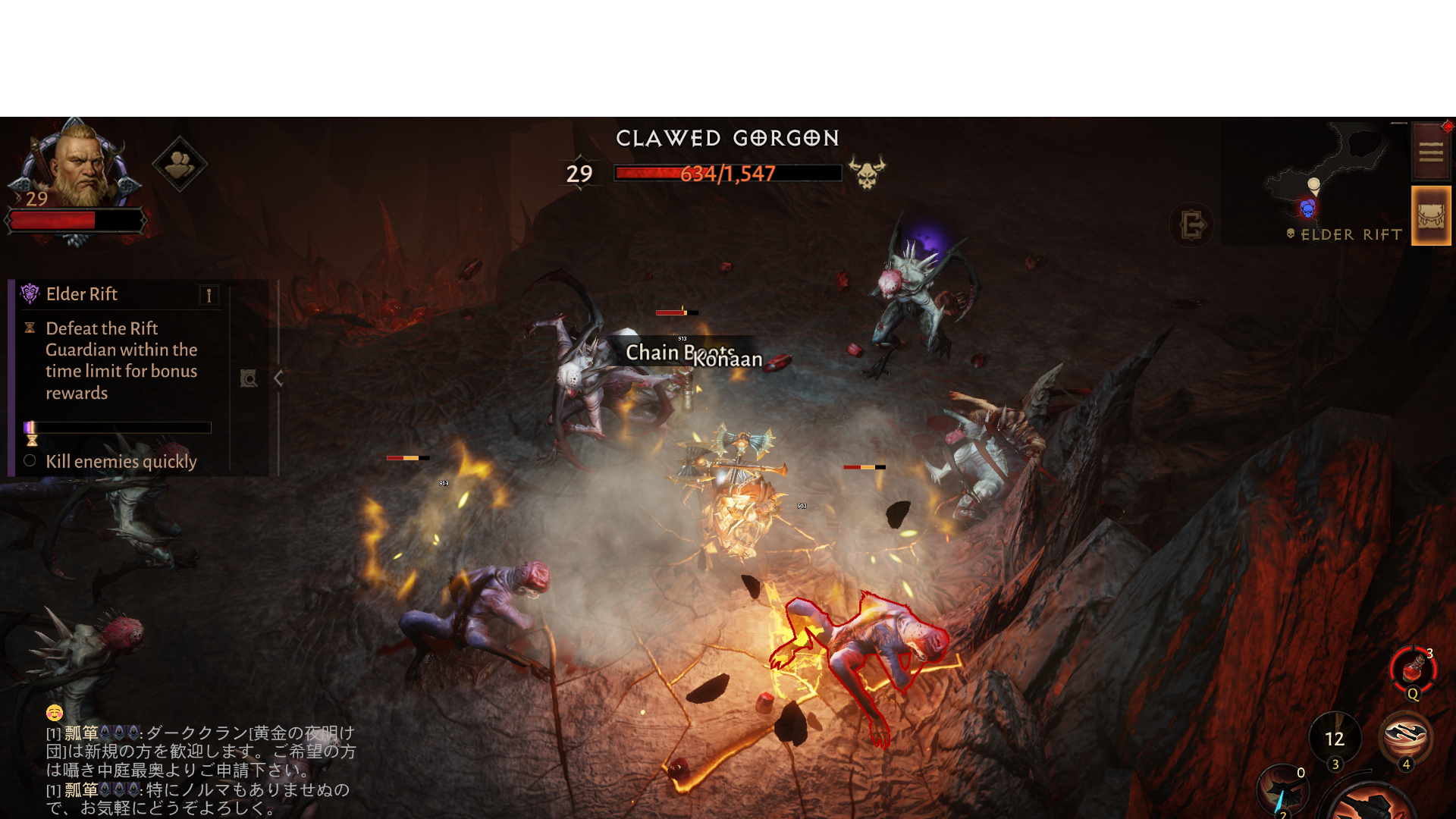Pick up the Chain Boots loot drop
Image resolution: width=1456 pixels, height=819 pixels.
coord(680,353)
